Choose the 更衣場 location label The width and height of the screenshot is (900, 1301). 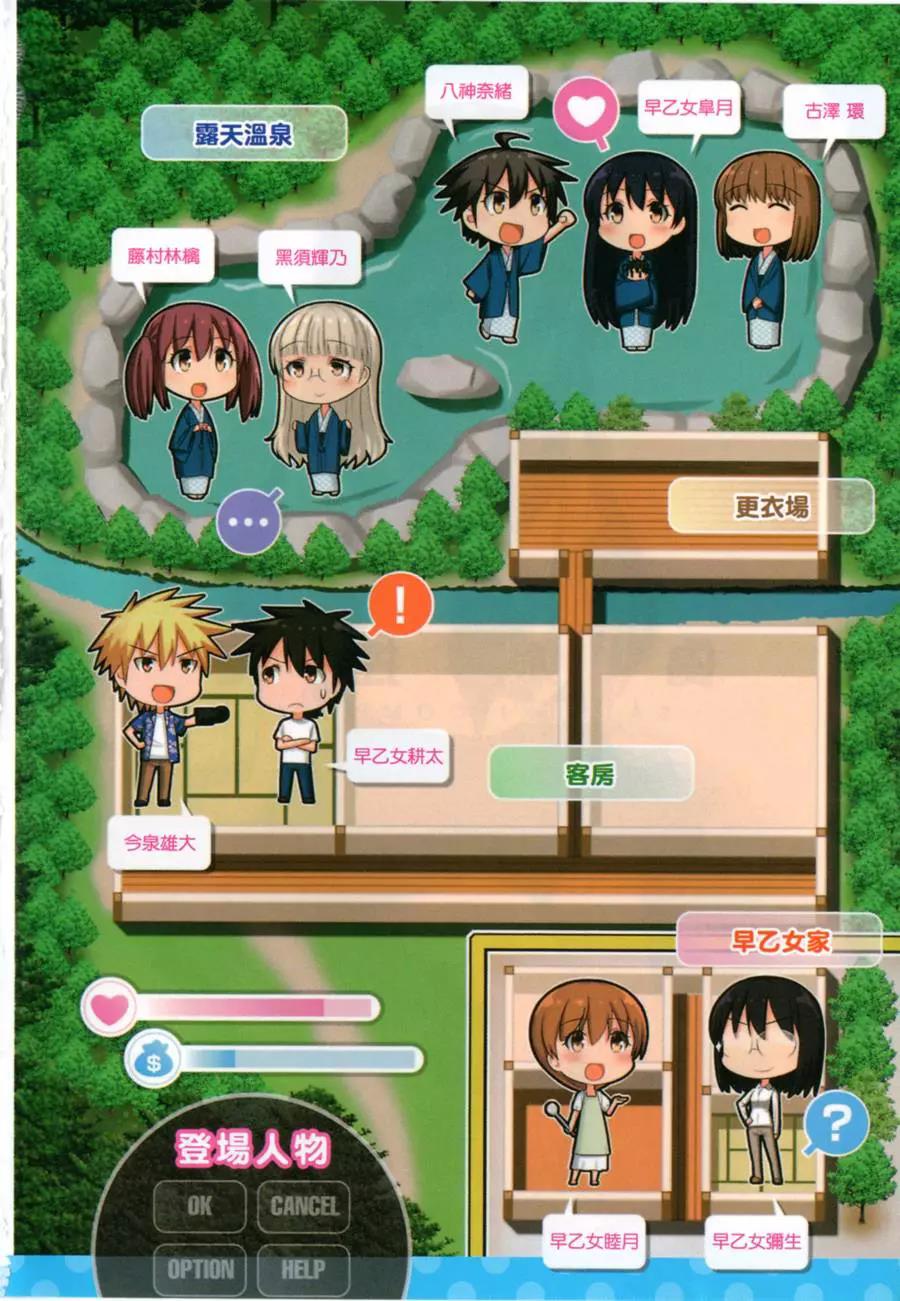click(x=770, y=507)
